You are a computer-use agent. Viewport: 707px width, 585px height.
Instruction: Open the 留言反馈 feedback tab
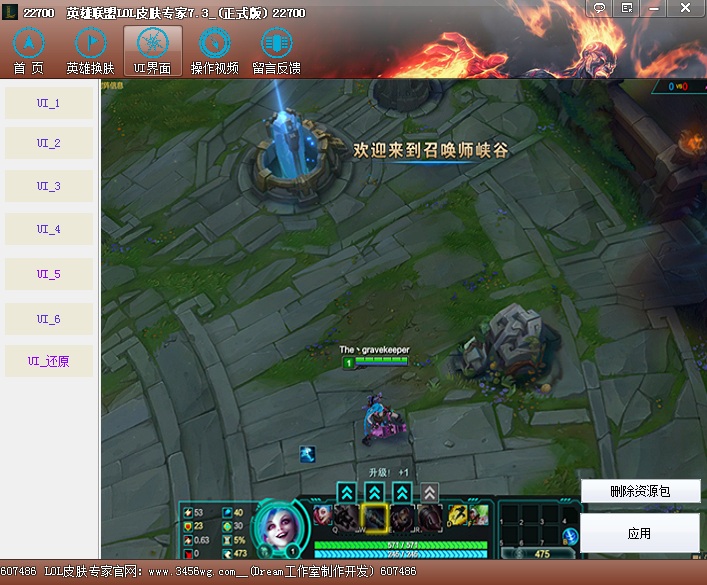276,52
